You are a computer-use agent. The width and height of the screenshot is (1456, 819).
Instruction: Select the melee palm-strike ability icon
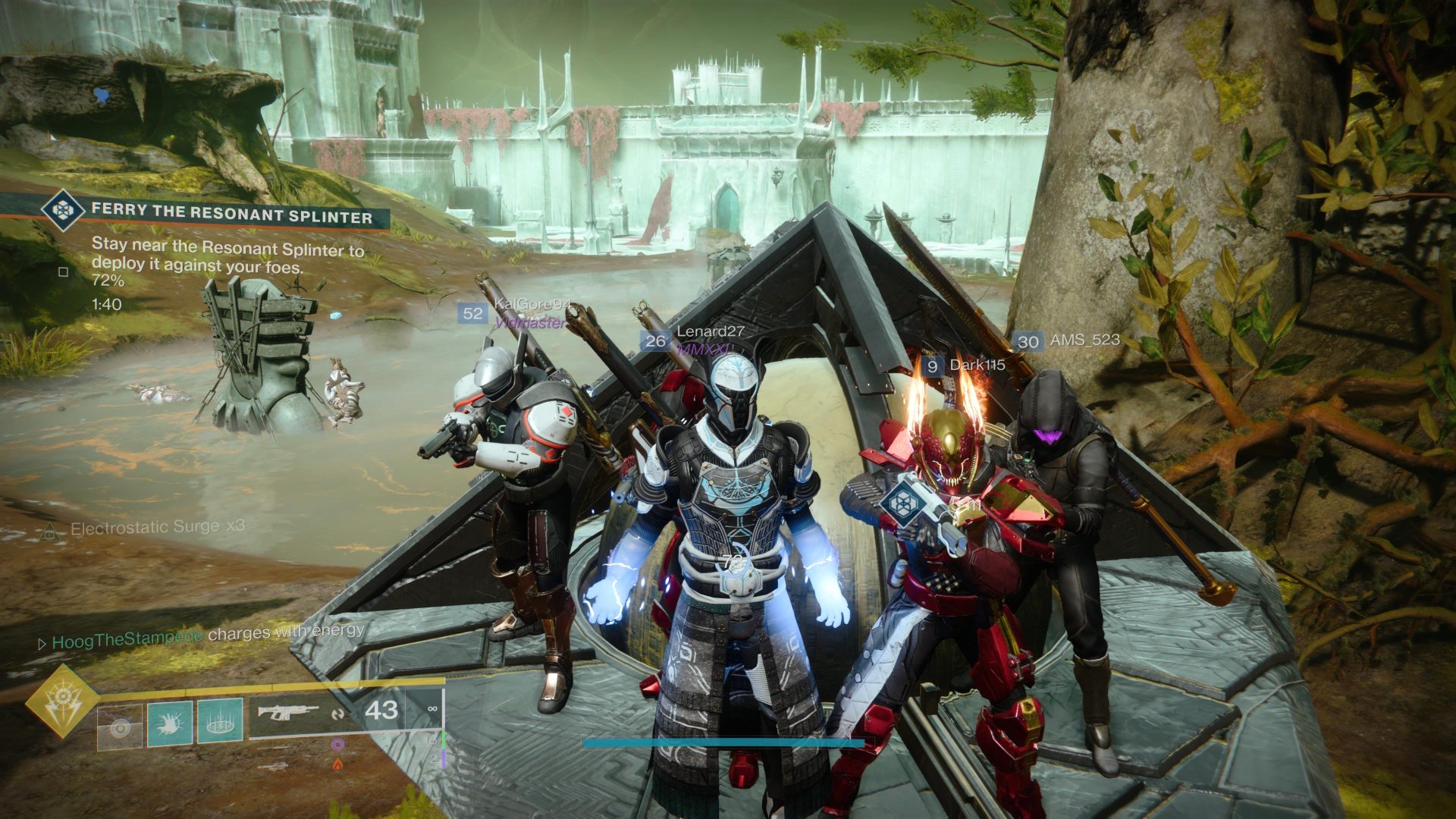[x=170, y=722]
